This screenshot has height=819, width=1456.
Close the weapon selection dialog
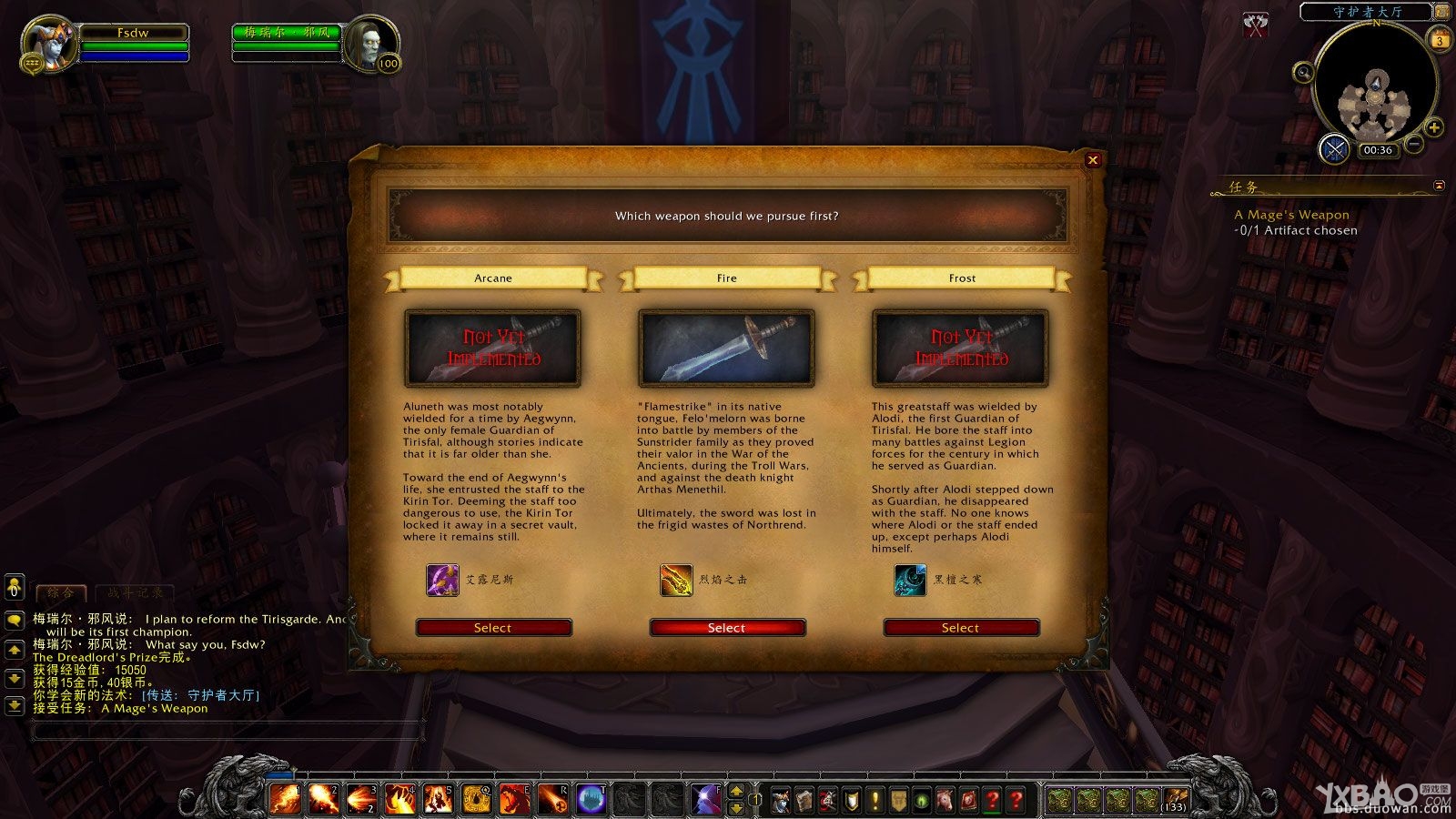(x=1093, y=160)
